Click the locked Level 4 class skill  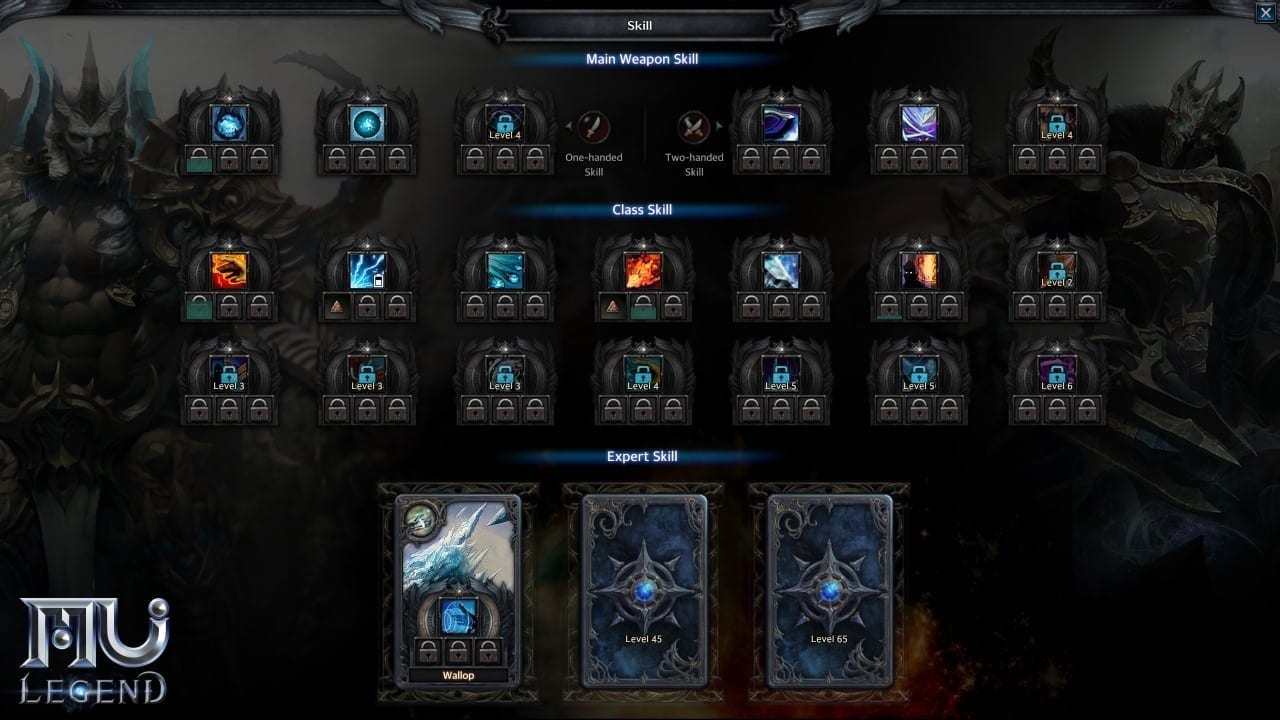tap(643, 374)
